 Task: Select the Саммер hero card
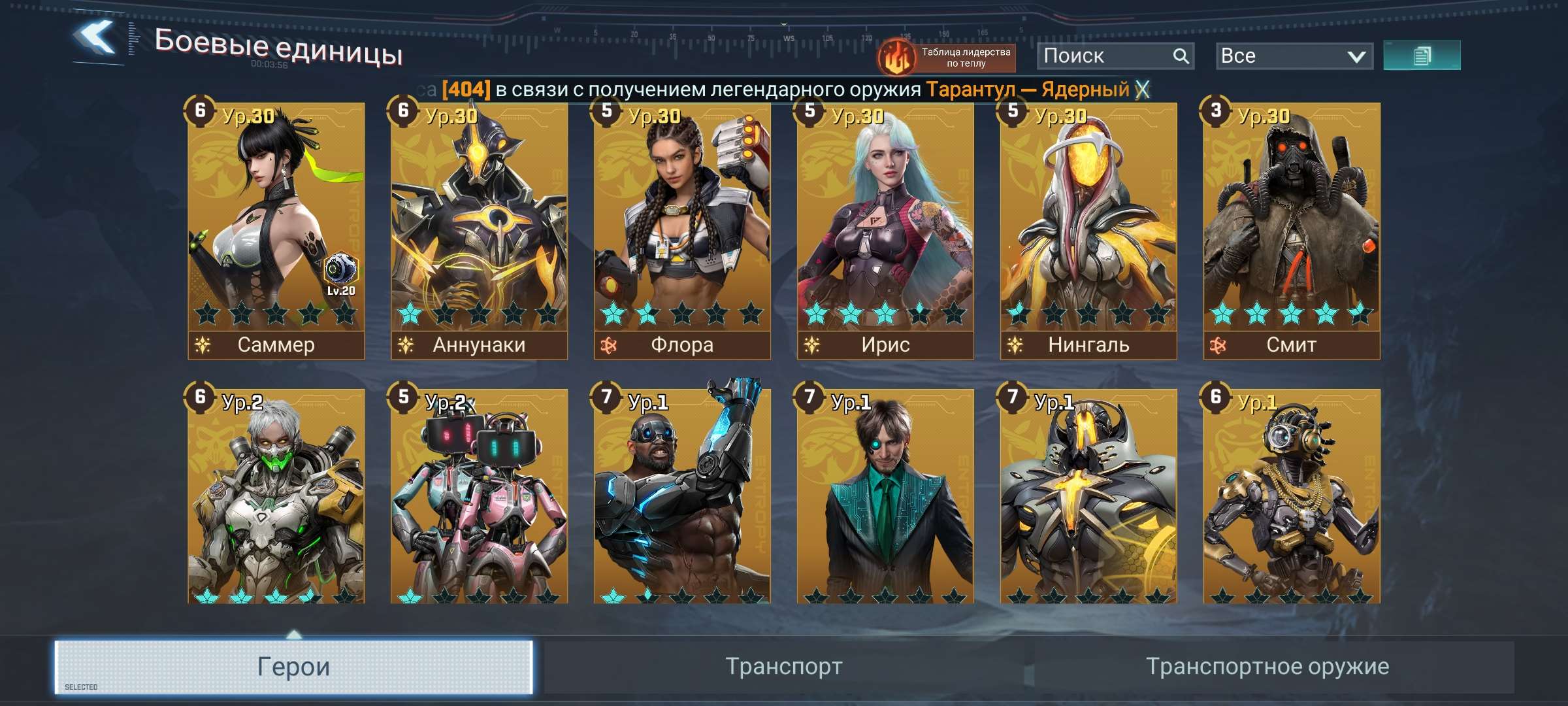click(x=276, y=229)
